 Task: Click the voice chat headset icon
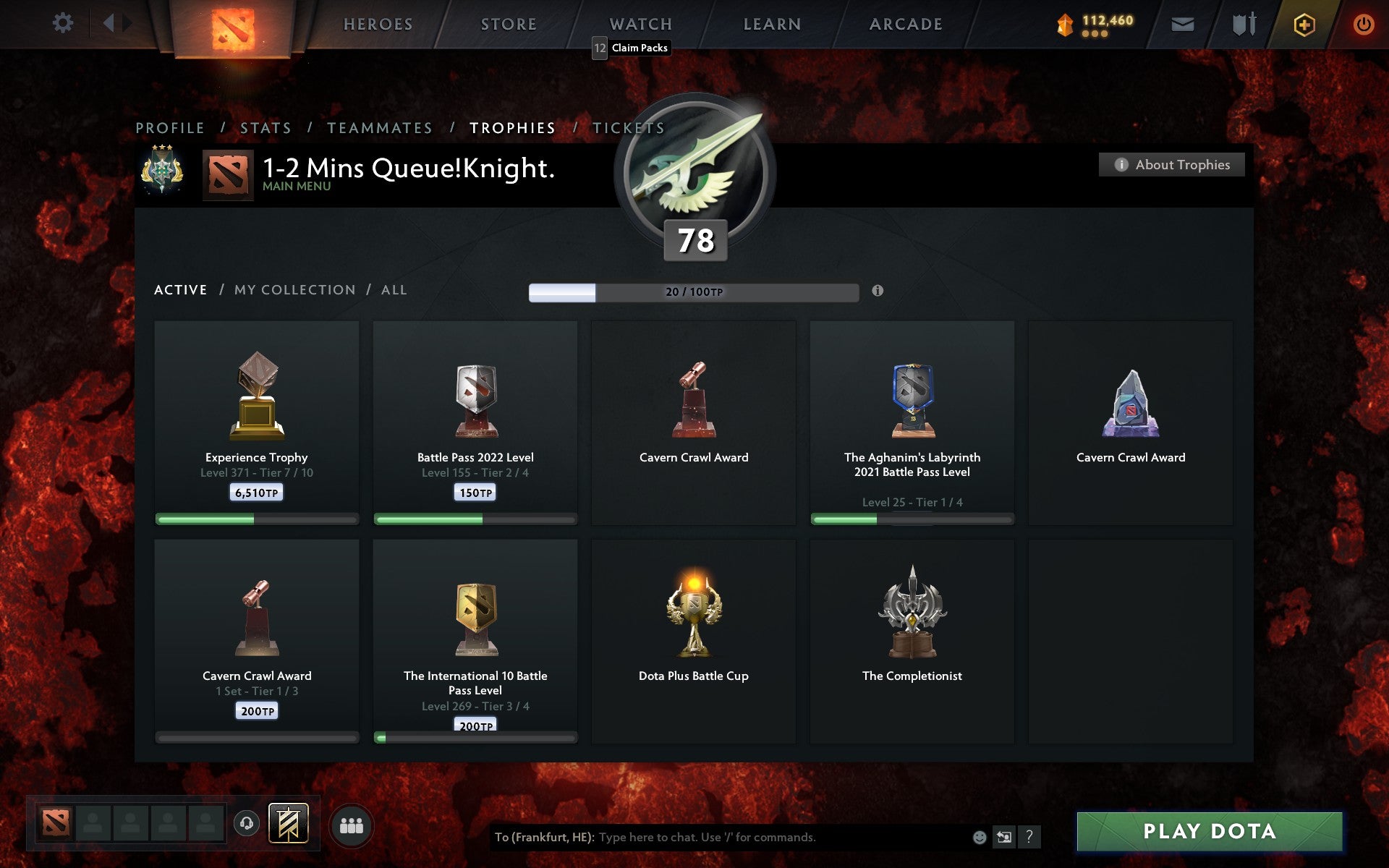pyautogui.click(x=245, y=825)
